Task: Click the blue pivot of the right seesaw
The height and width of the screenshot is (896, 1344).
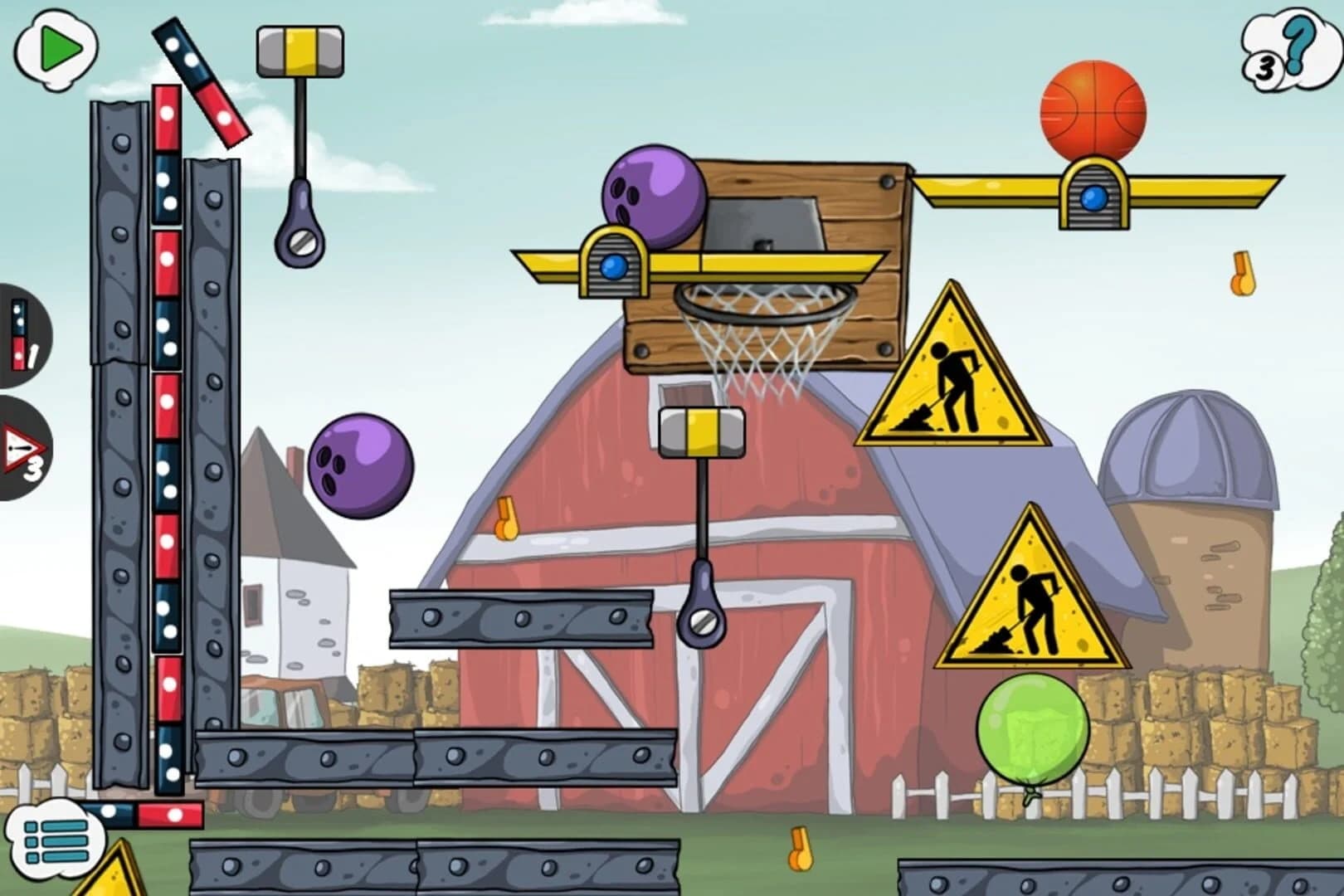Action: [1093, 197]
